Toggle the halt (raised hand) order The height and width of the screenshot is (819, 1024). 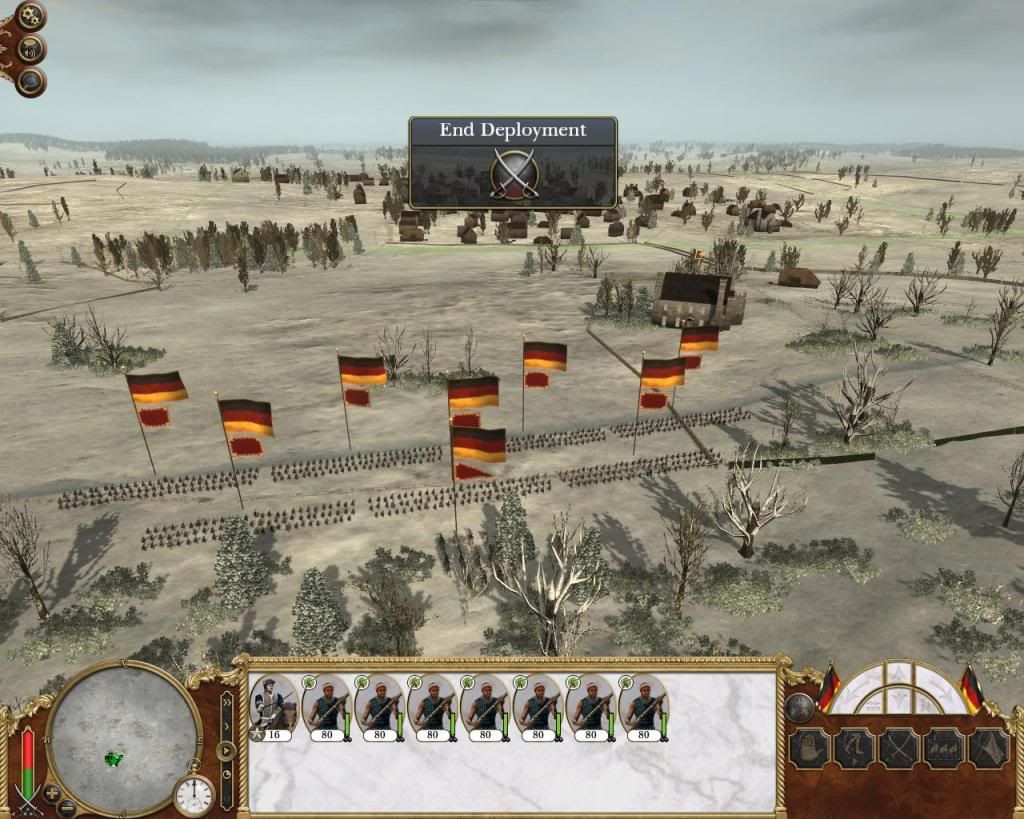point(809,748)
